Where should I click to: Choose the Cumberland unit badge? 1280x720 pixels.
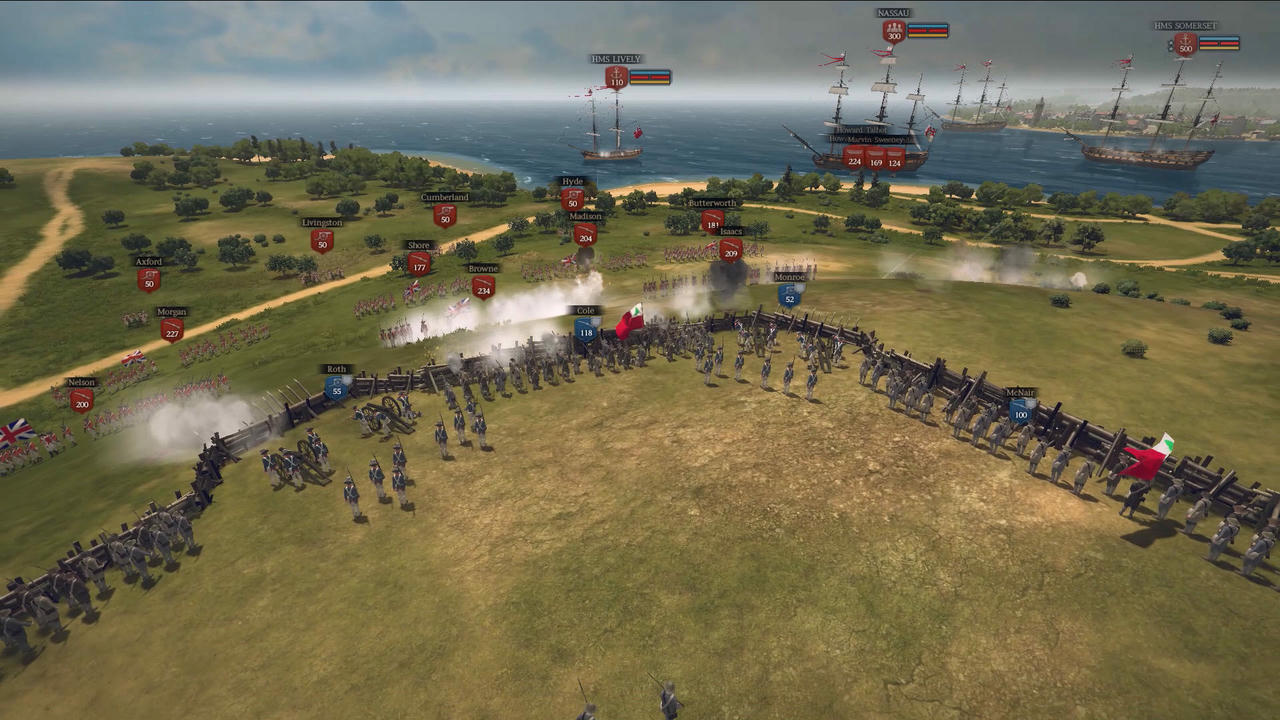pyautogui.click(x=445, y=215)
